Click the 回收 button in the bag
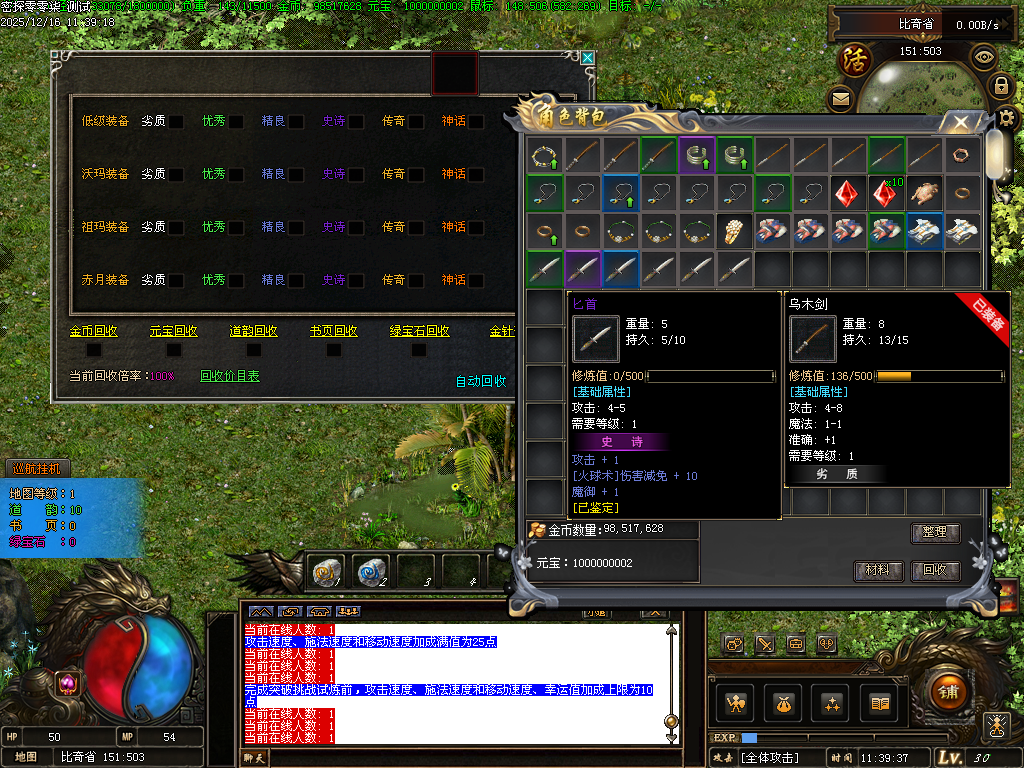 click(x=935, y=571)
